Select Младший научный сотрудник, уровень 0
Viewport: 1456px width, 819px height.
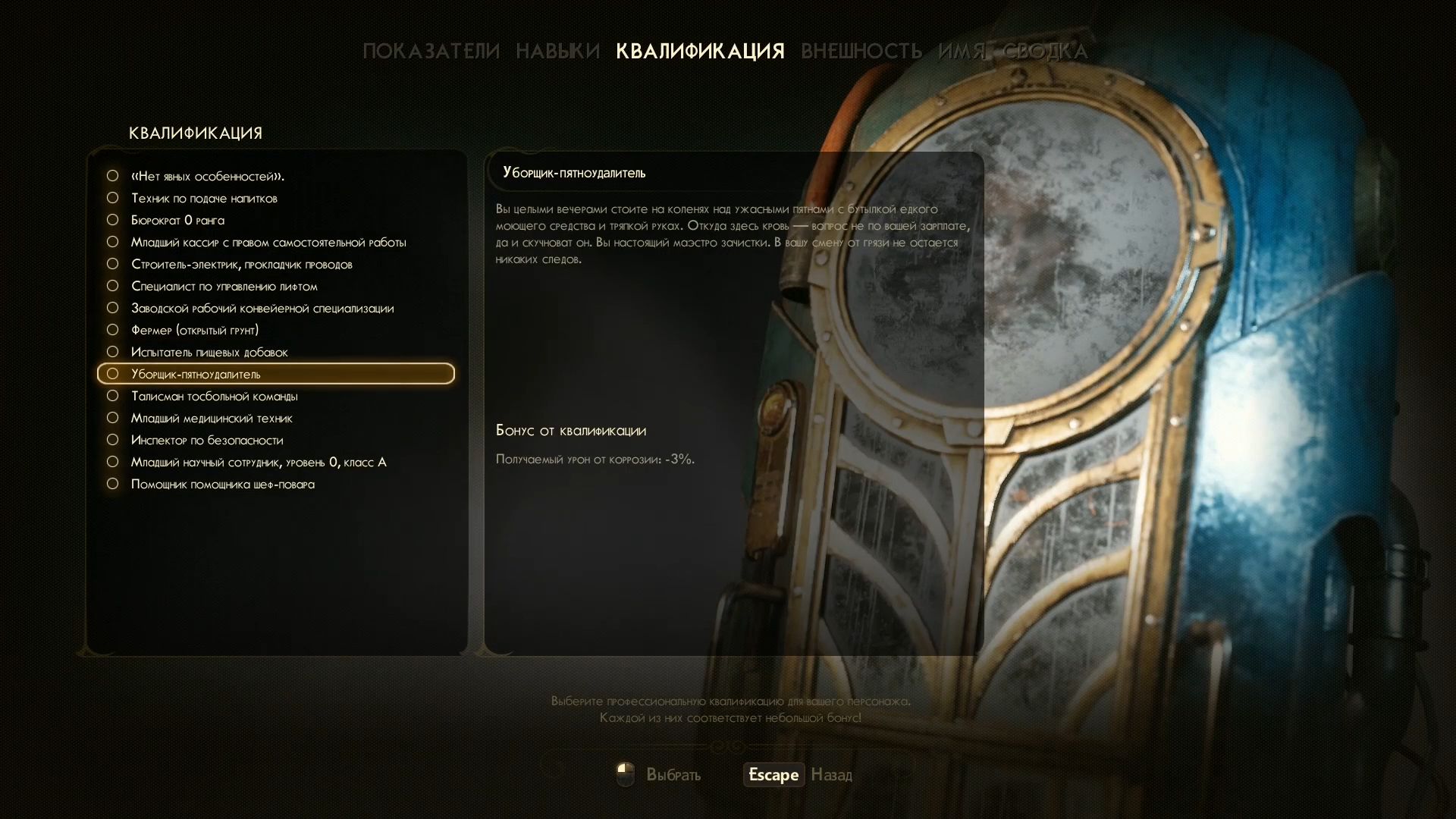[258, 463]
